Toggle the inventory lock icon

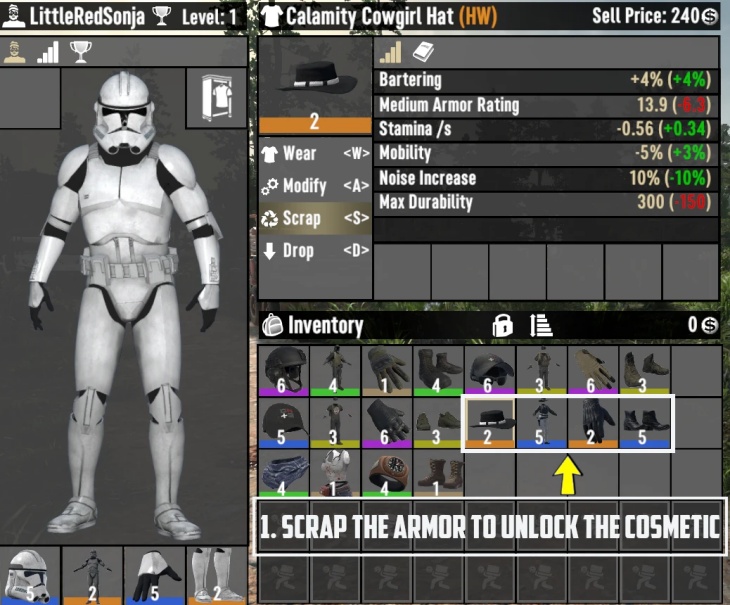pos(502,325)
